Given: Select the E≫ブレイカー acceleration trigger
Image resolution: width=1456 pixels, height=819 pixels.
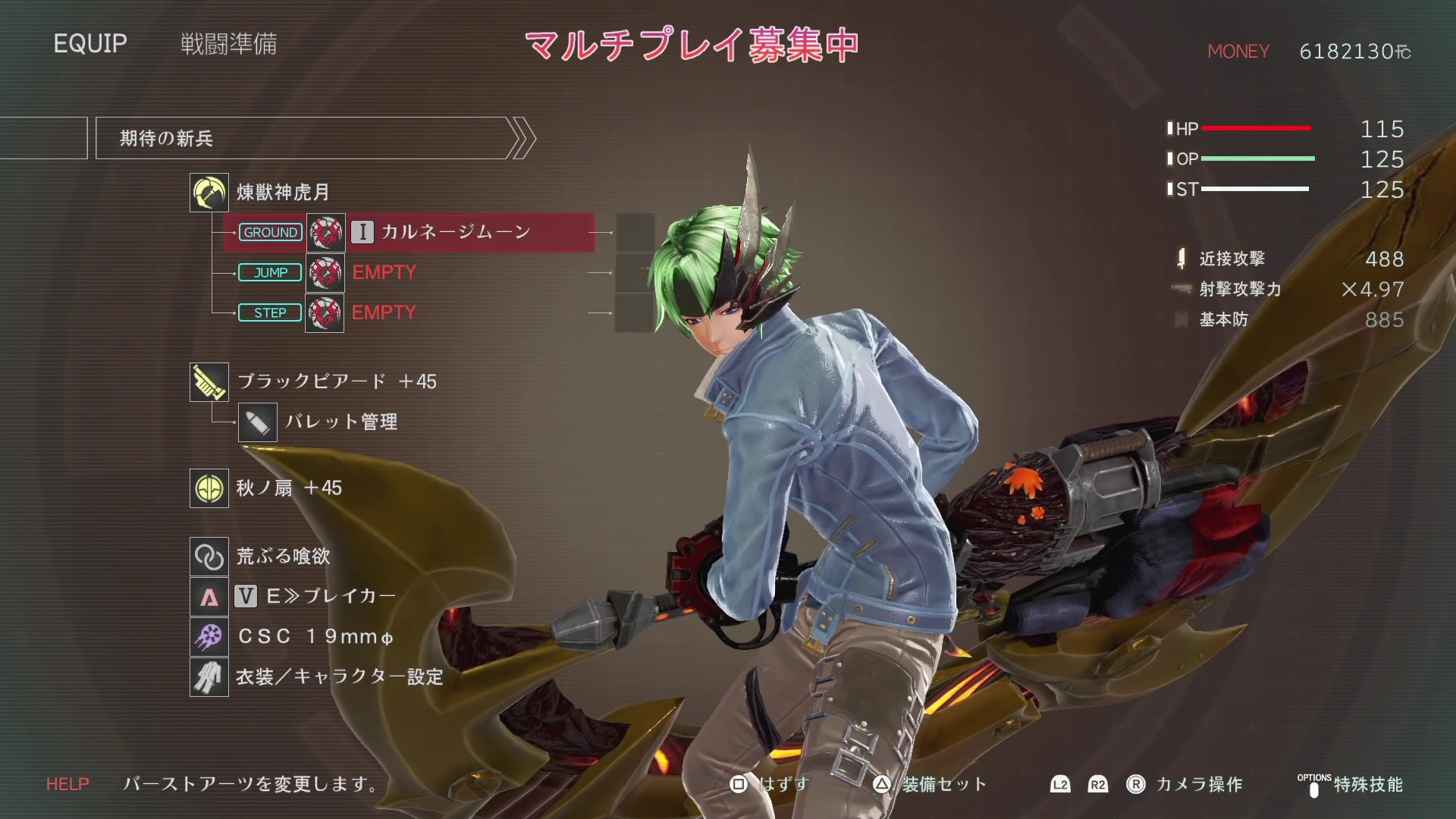Looking at the screenshot, I should tap(331, 596).
